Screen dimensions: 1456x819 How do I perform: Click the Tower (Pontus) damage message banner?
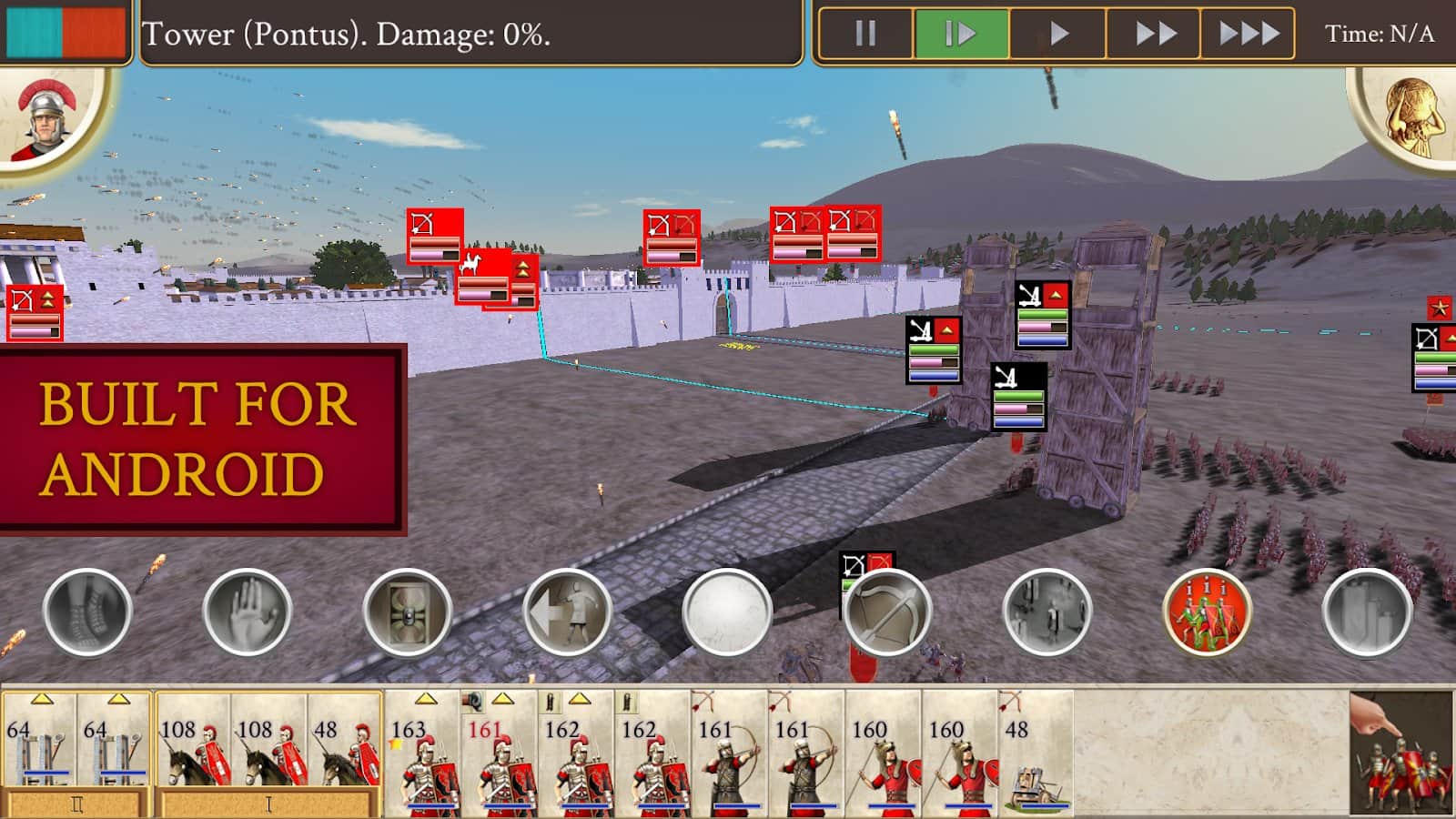click(473, 34)
